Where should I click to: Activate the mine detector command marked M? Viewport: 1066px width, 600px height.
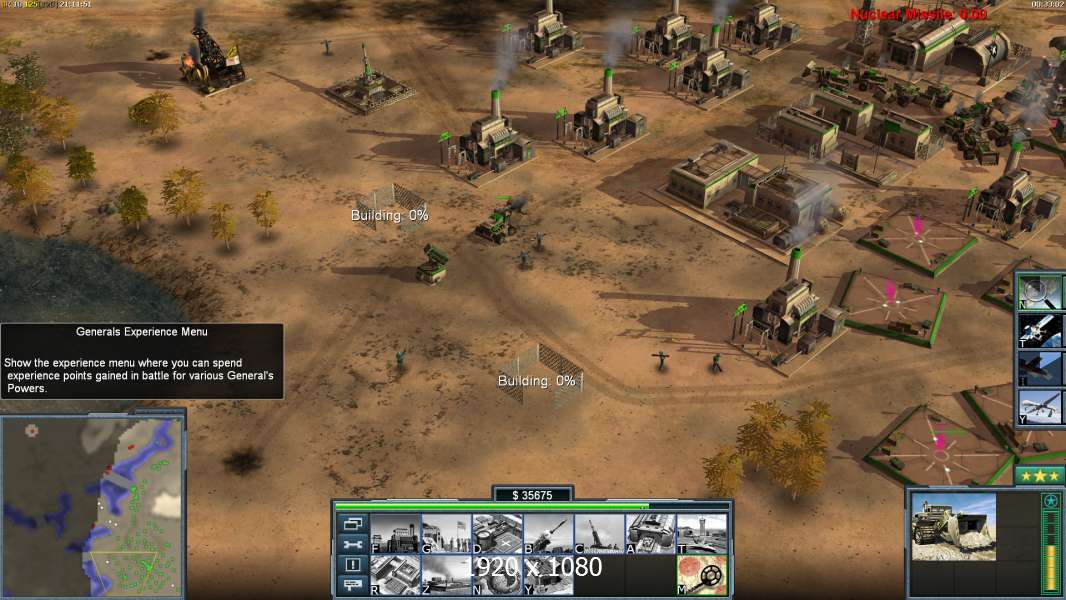tap(701, 575)
